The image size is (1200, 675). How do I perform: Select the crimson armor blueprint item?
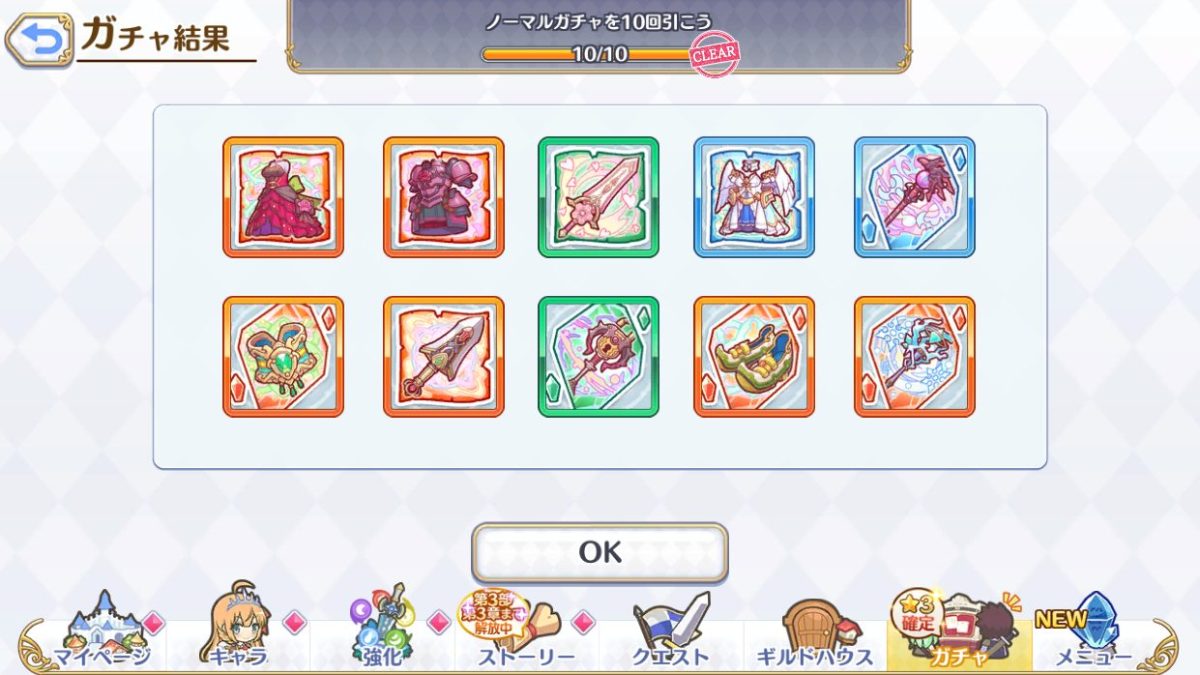[444, 197]
